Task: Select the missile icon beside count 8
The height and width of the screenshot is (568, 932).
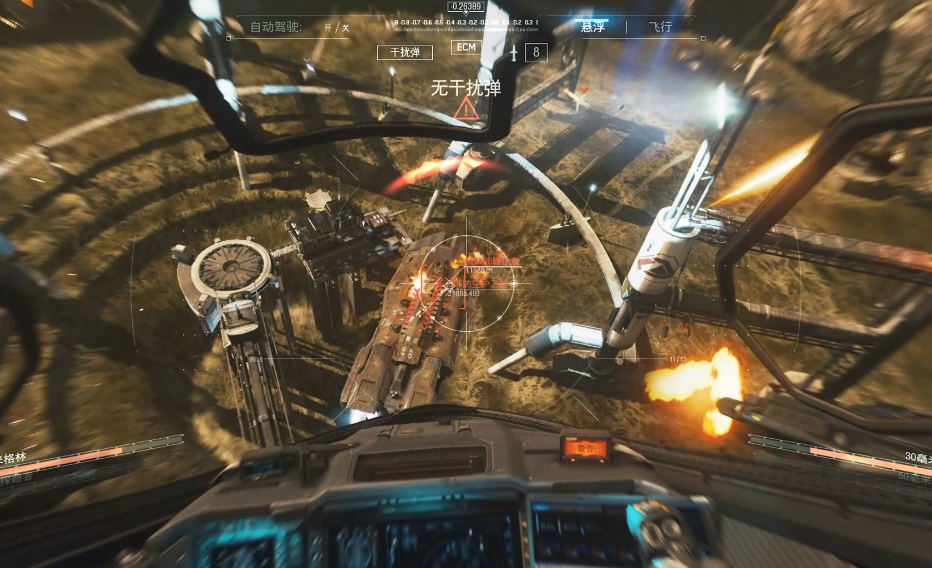Action: (x=514, y=52)
